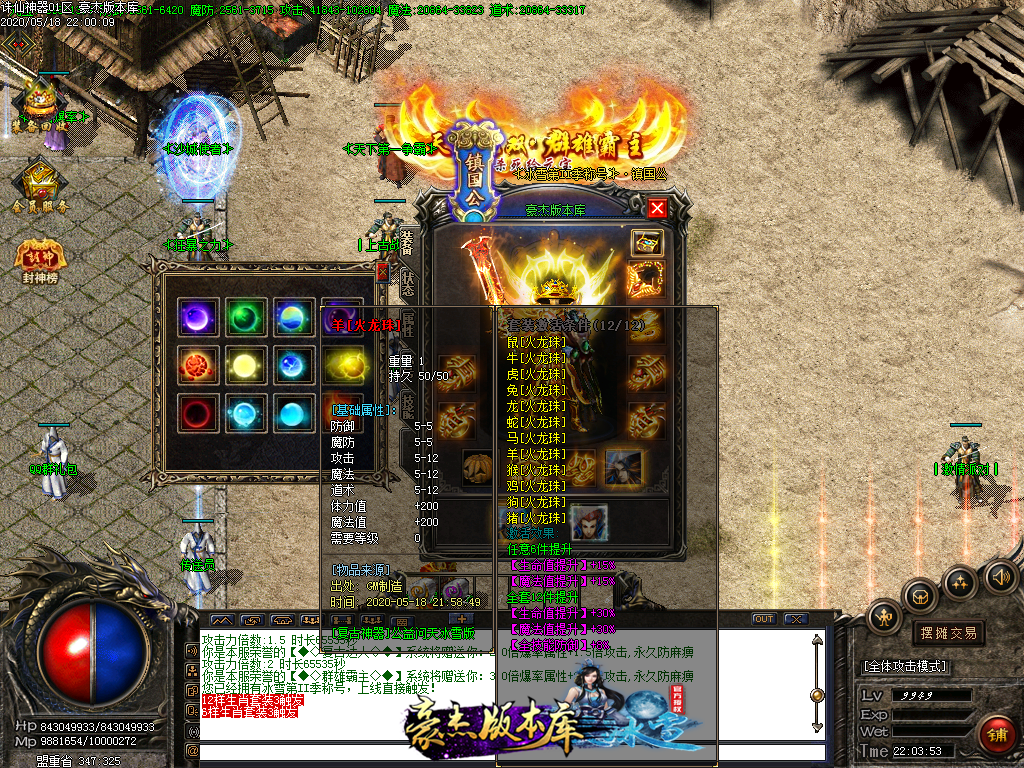Select the green orb slot
The height and width of the screenshot is (768, 1024).
[x=241, y=317]
